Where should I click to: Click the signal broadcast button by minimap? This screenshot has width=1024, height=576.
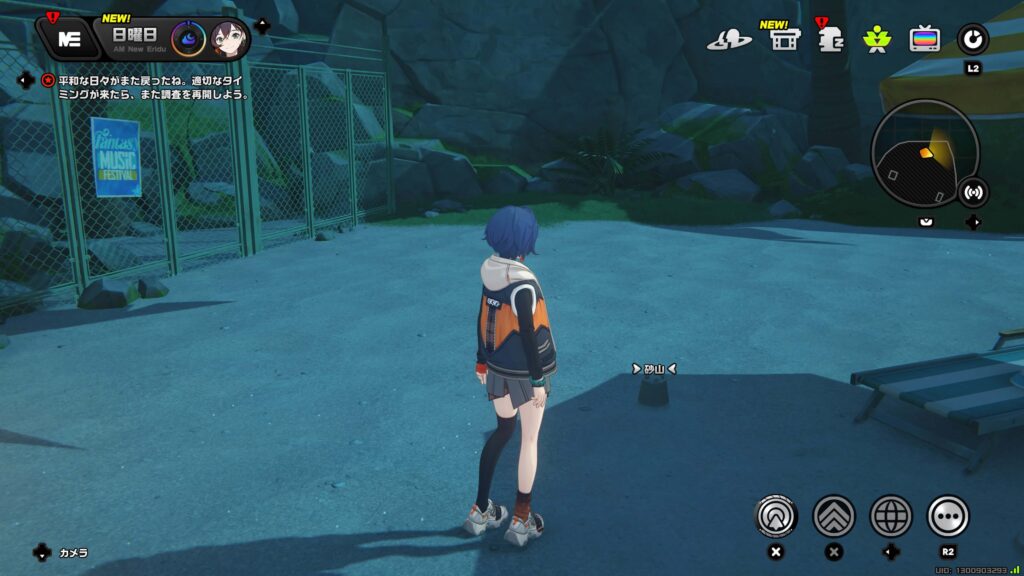(972, 191)
